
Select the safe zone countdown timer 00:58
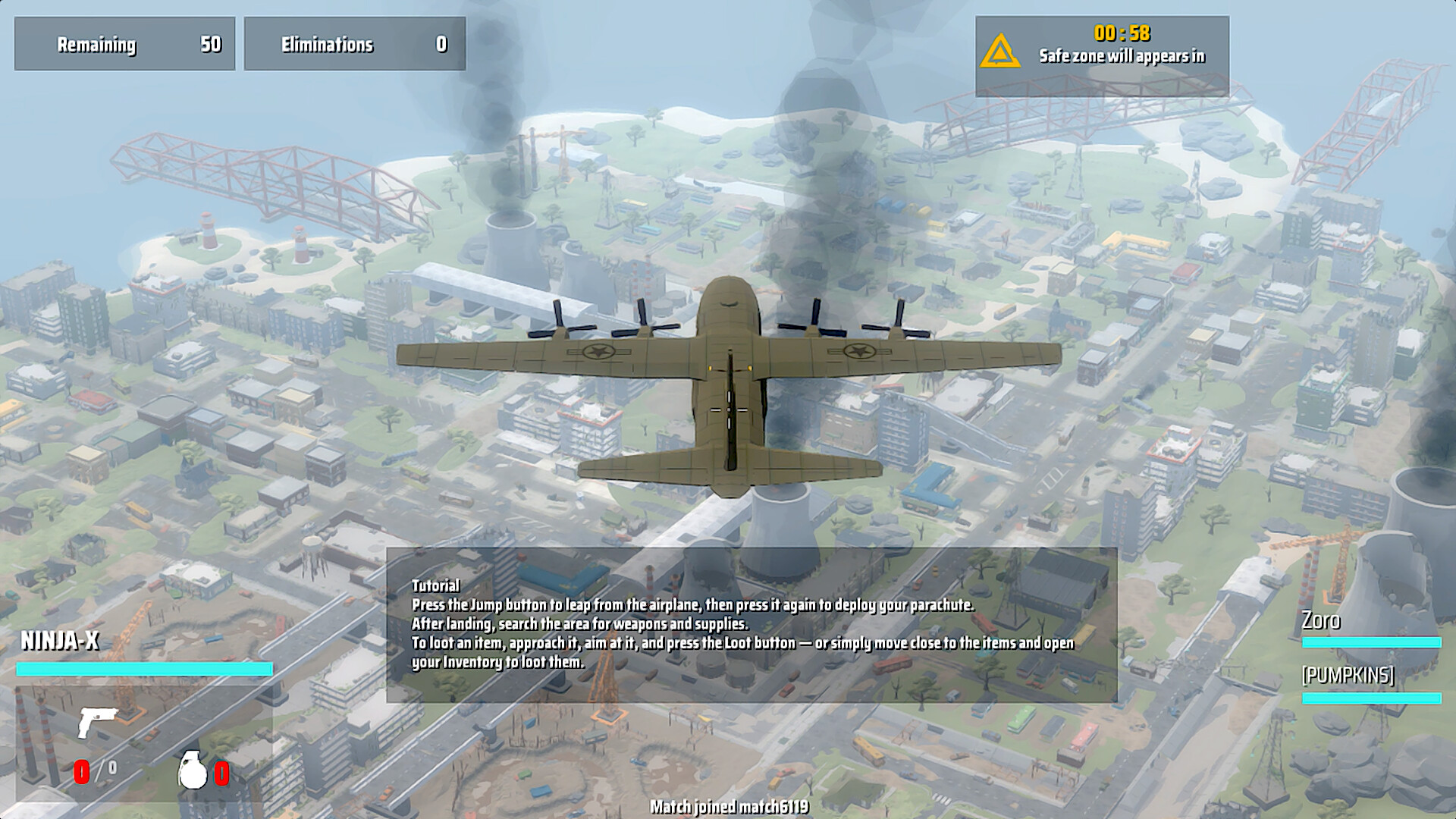[x=1122, y=33]
